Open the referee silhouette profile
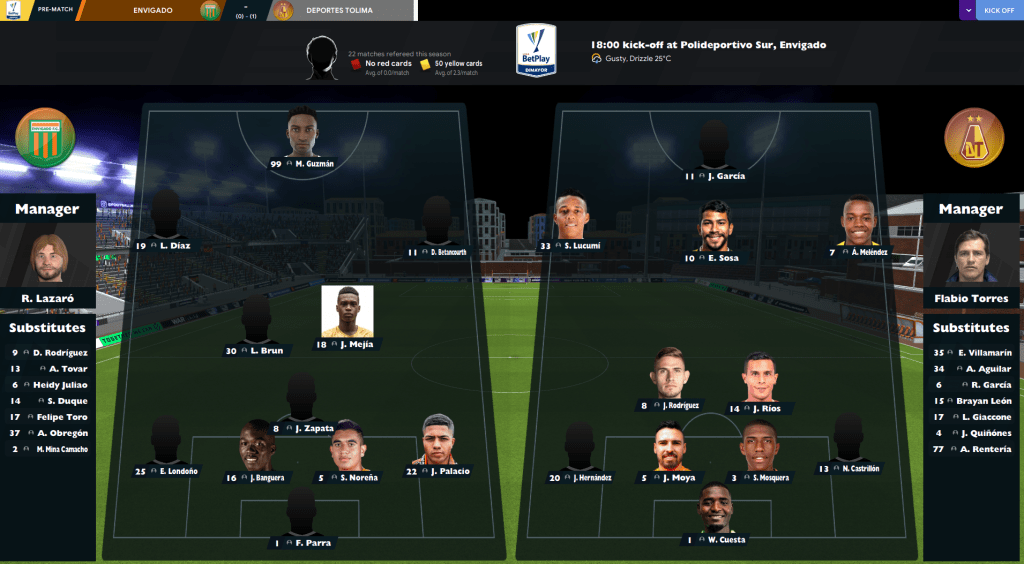This screenshot has width=1024, height=564. (x=323, y=58)
